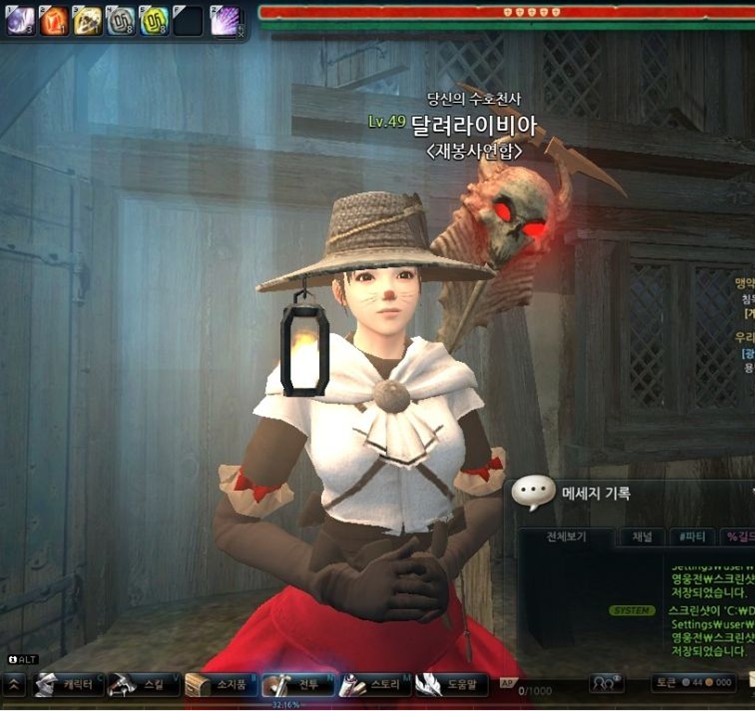Use the orange crystal item in slot 2
Screen dimensions: 755x711
pos(55,20)
